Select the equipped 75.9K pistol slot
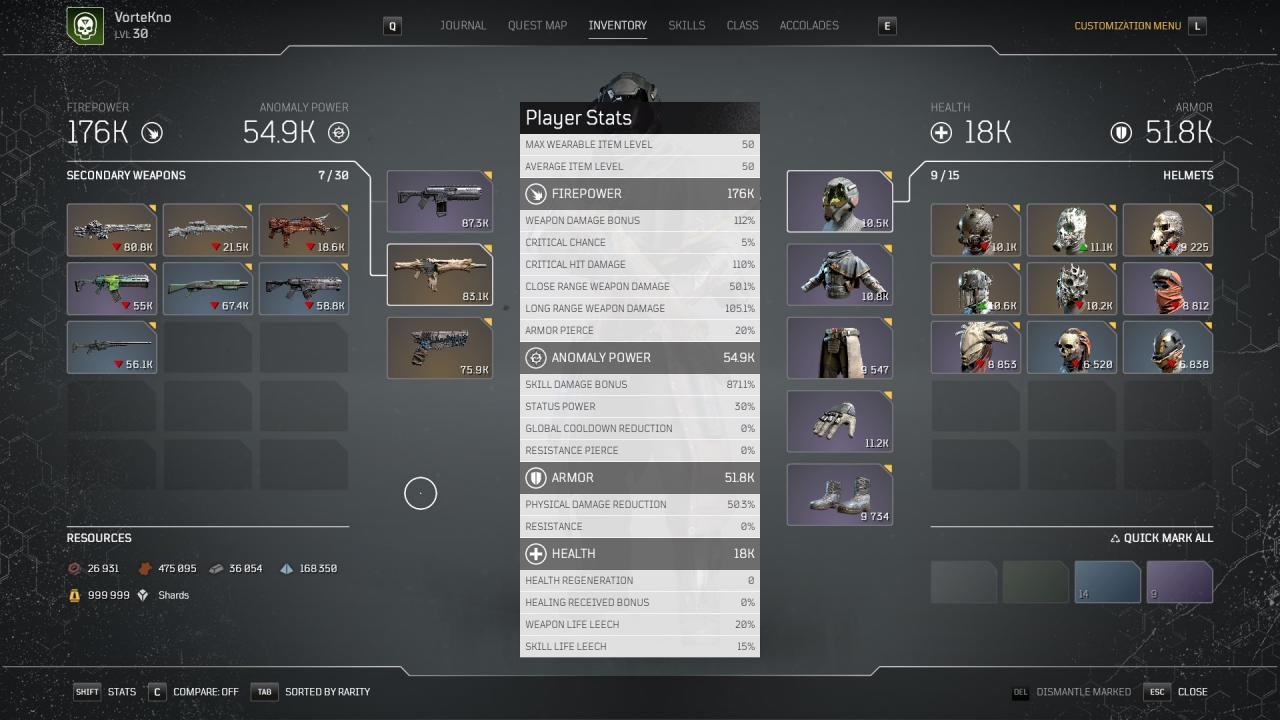1280x720 pixels. pos(439,348)
